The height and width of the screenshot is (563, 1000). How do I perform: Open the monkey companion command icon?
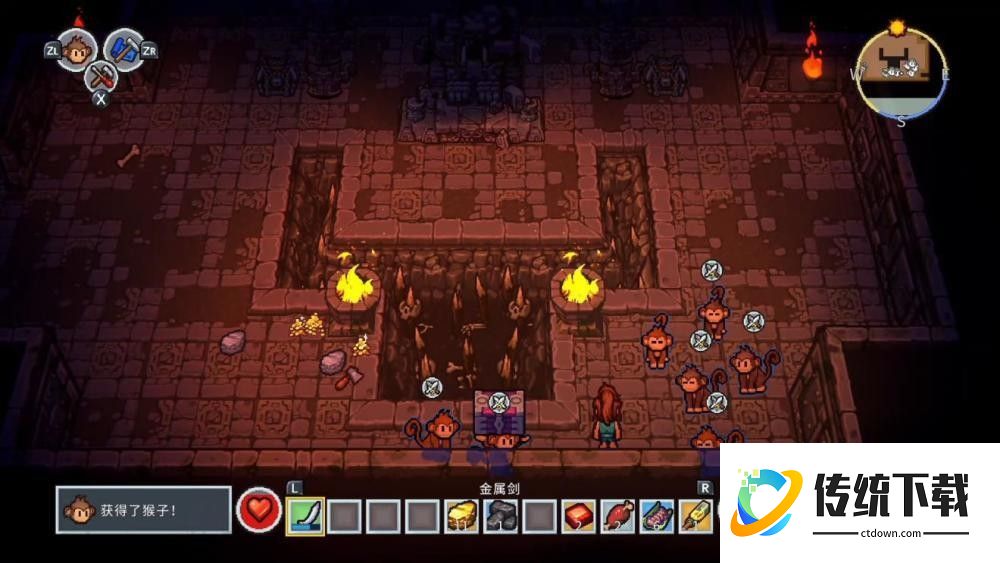[x=76, y=48]
